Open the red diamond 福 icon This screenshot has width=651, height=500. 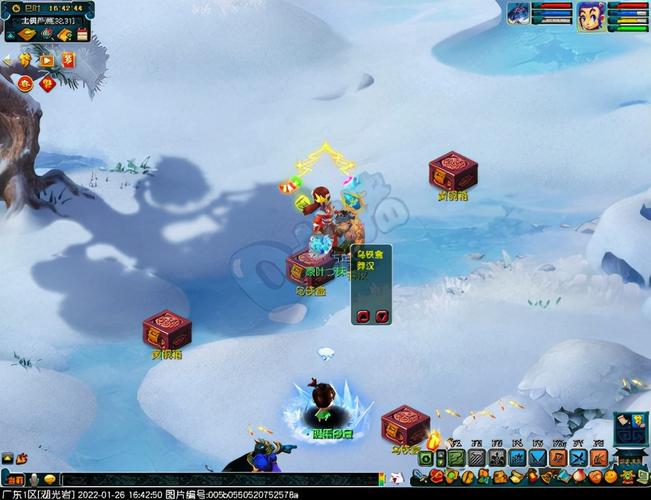pyautogui.click(x=48, y=83)
